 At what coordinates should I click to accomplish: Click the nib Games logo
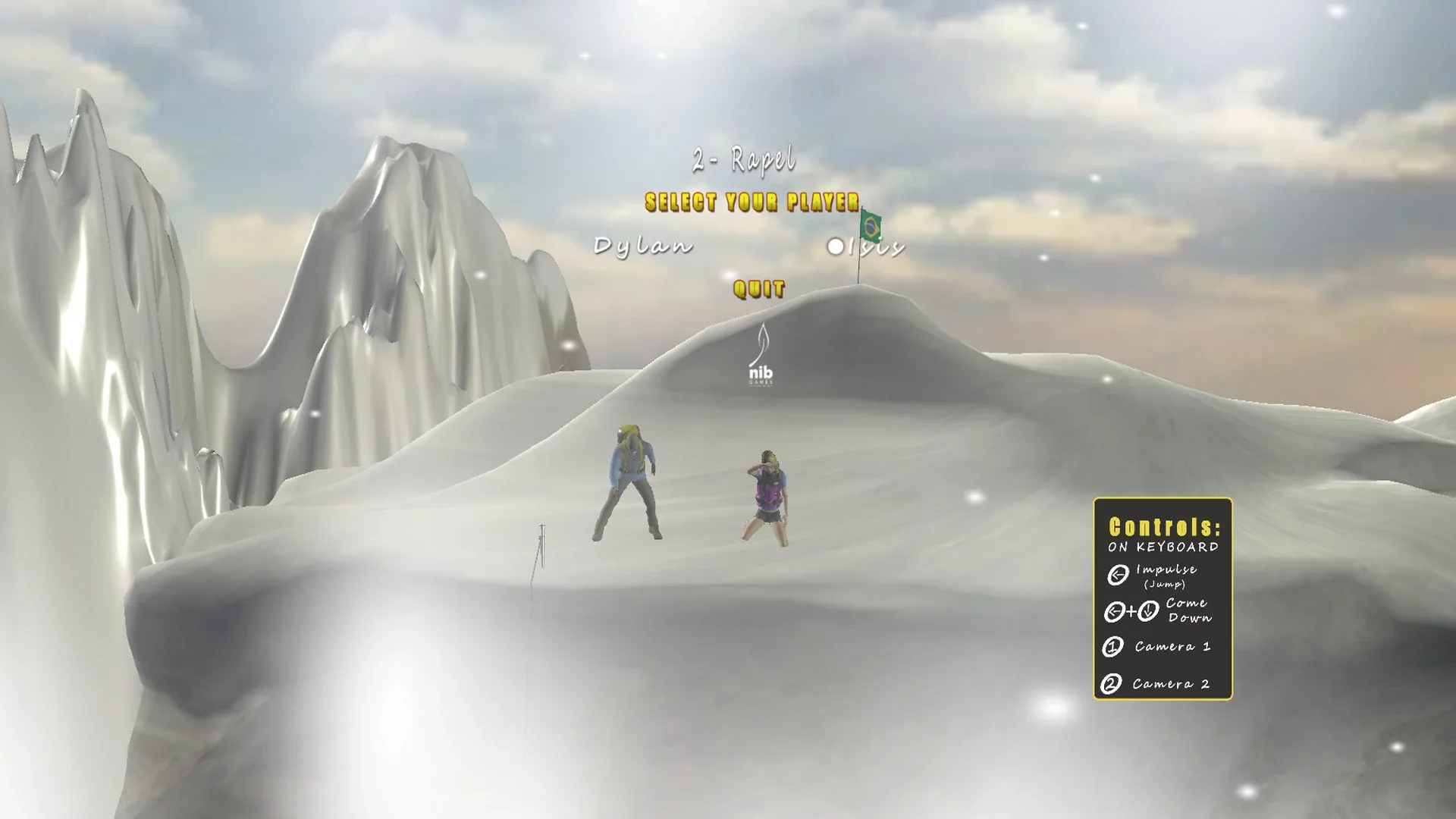click(762, 364)
